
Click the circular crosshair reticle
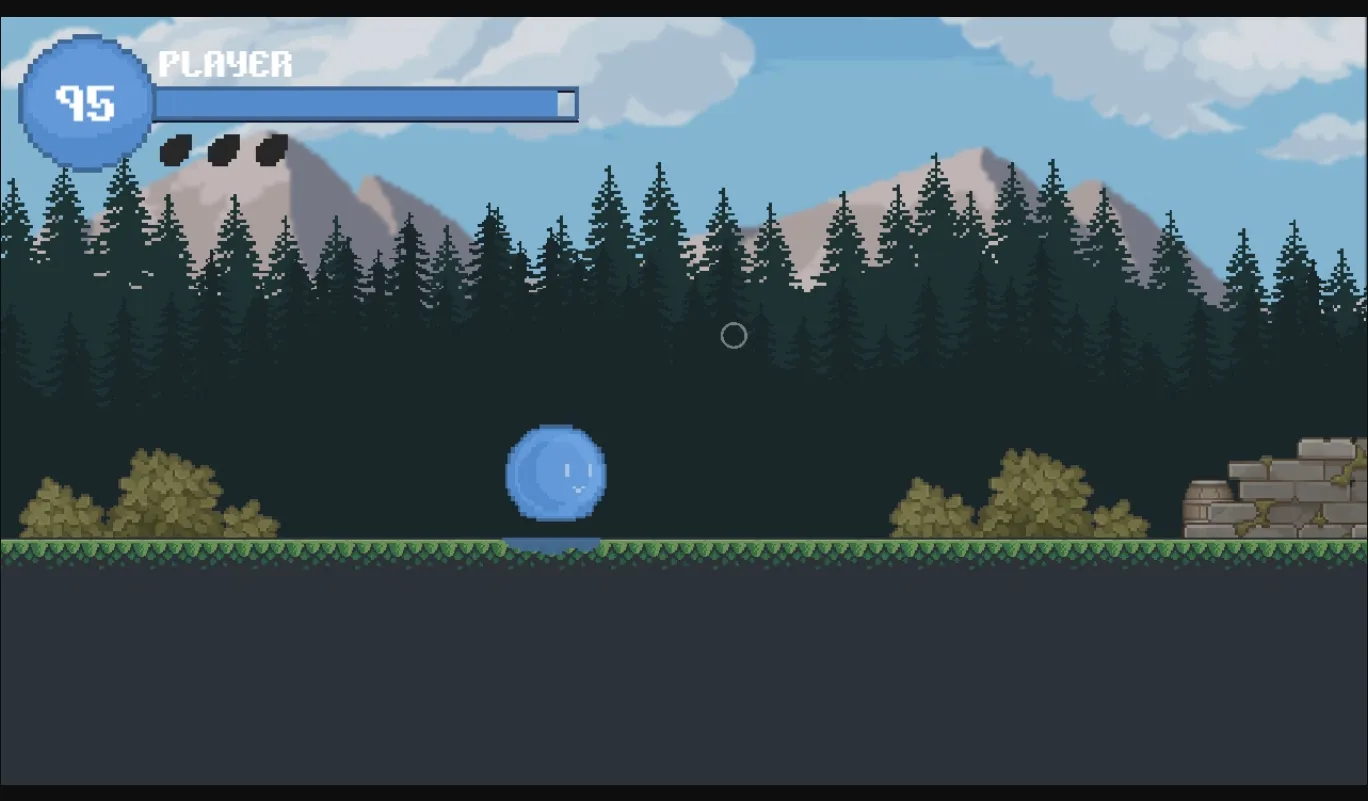(733, 337)
